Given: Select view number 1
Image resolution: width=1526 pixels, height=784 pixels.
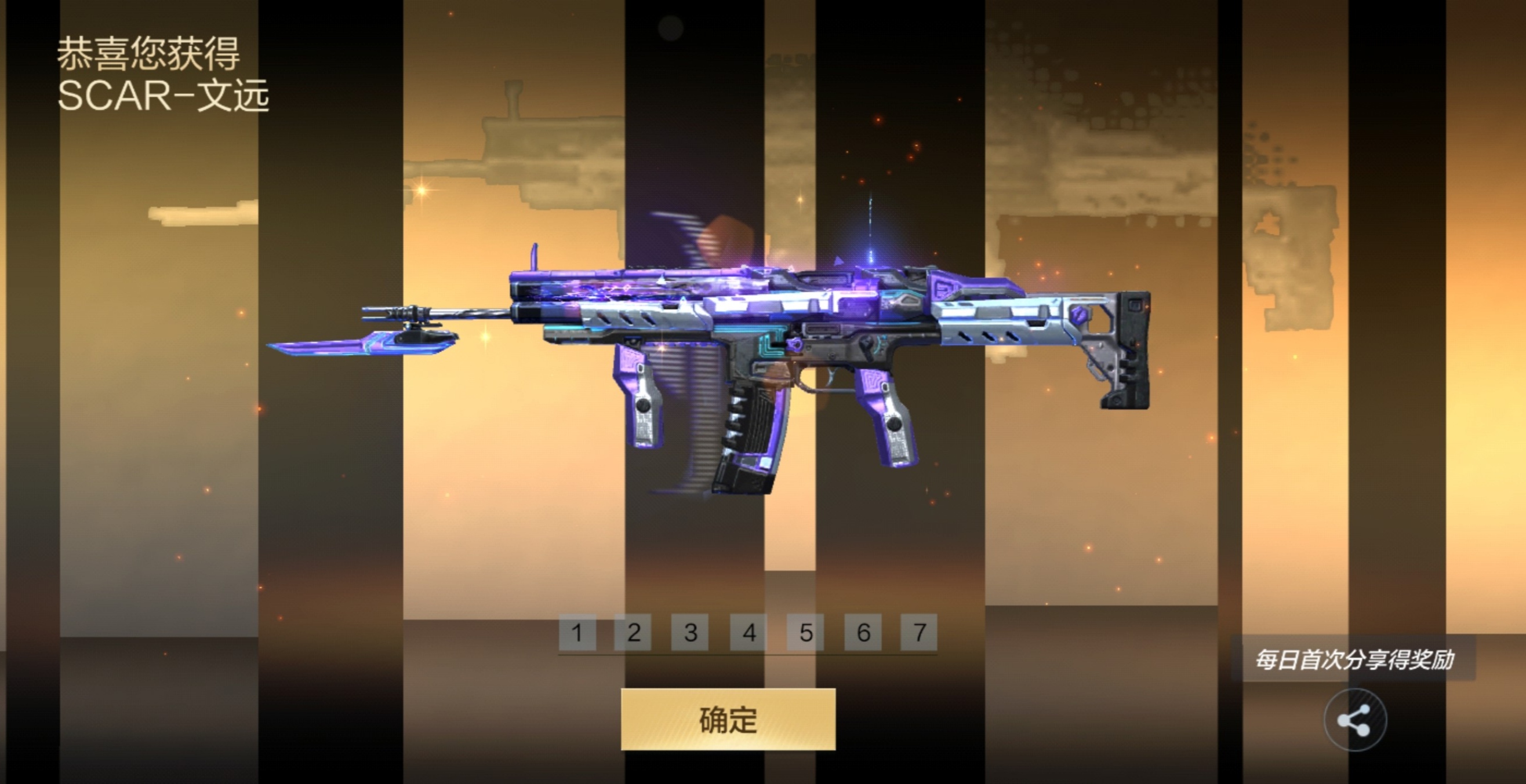Looking at the screenshot, I should (x=577, y=633).
